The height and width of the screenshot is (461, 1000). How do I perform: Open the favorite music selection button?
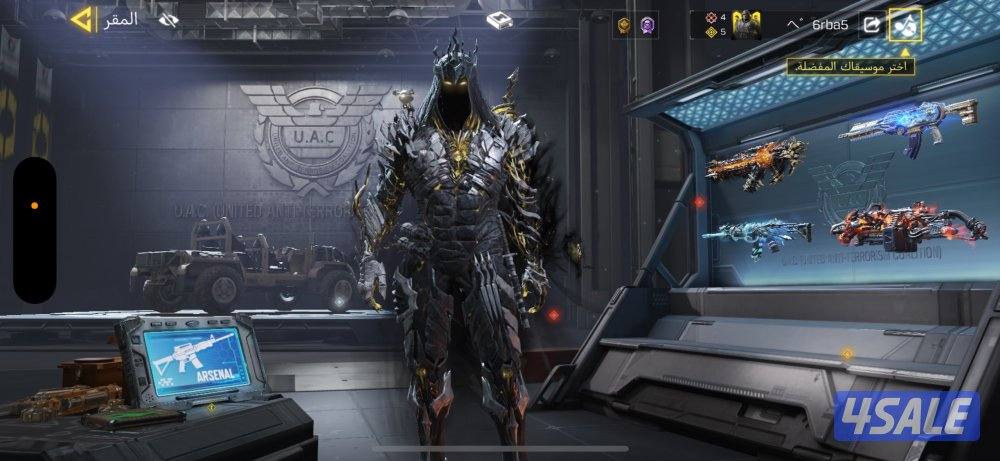tap(906, 24)
